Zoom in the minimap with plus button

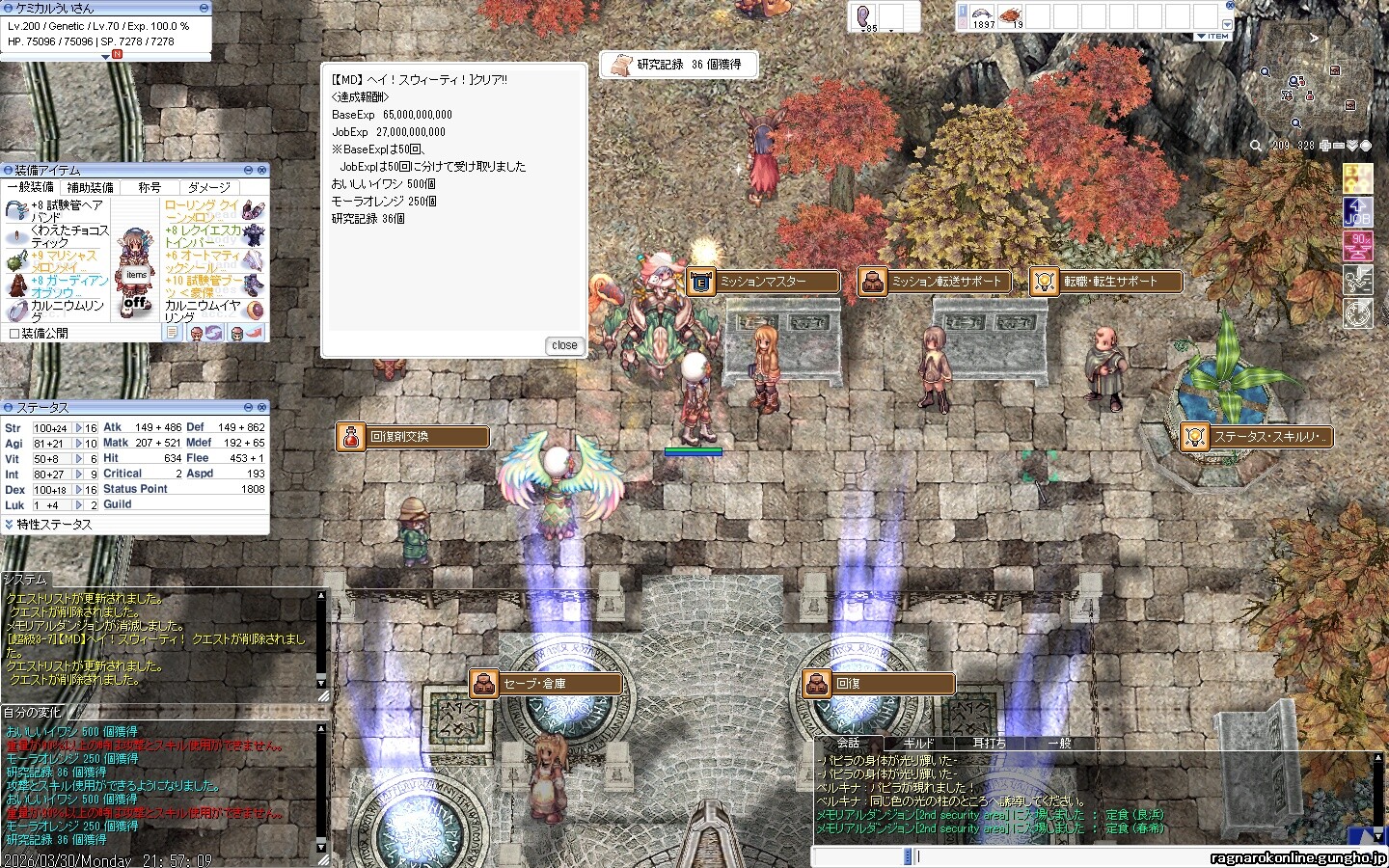[x=1325, y=146]
